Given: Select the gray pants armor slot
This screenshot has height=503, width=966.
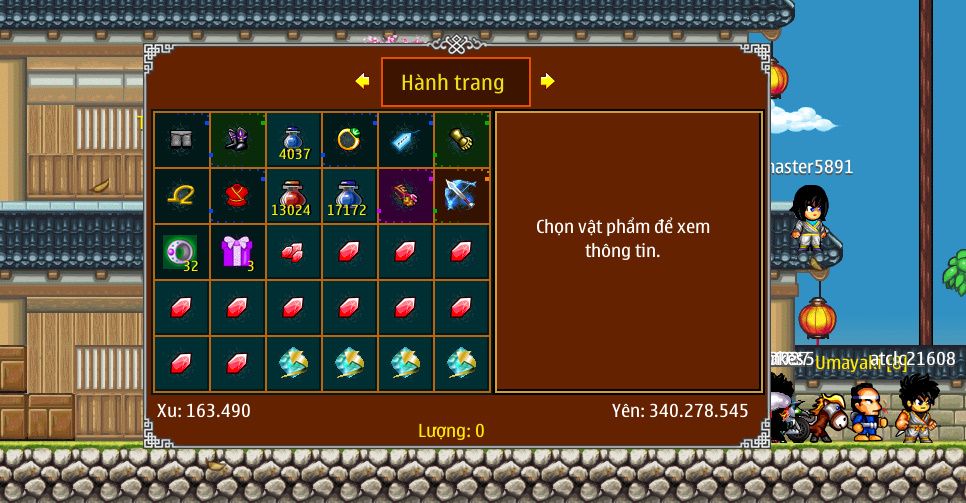Looking at the screenshot, I should pos(181,140).
